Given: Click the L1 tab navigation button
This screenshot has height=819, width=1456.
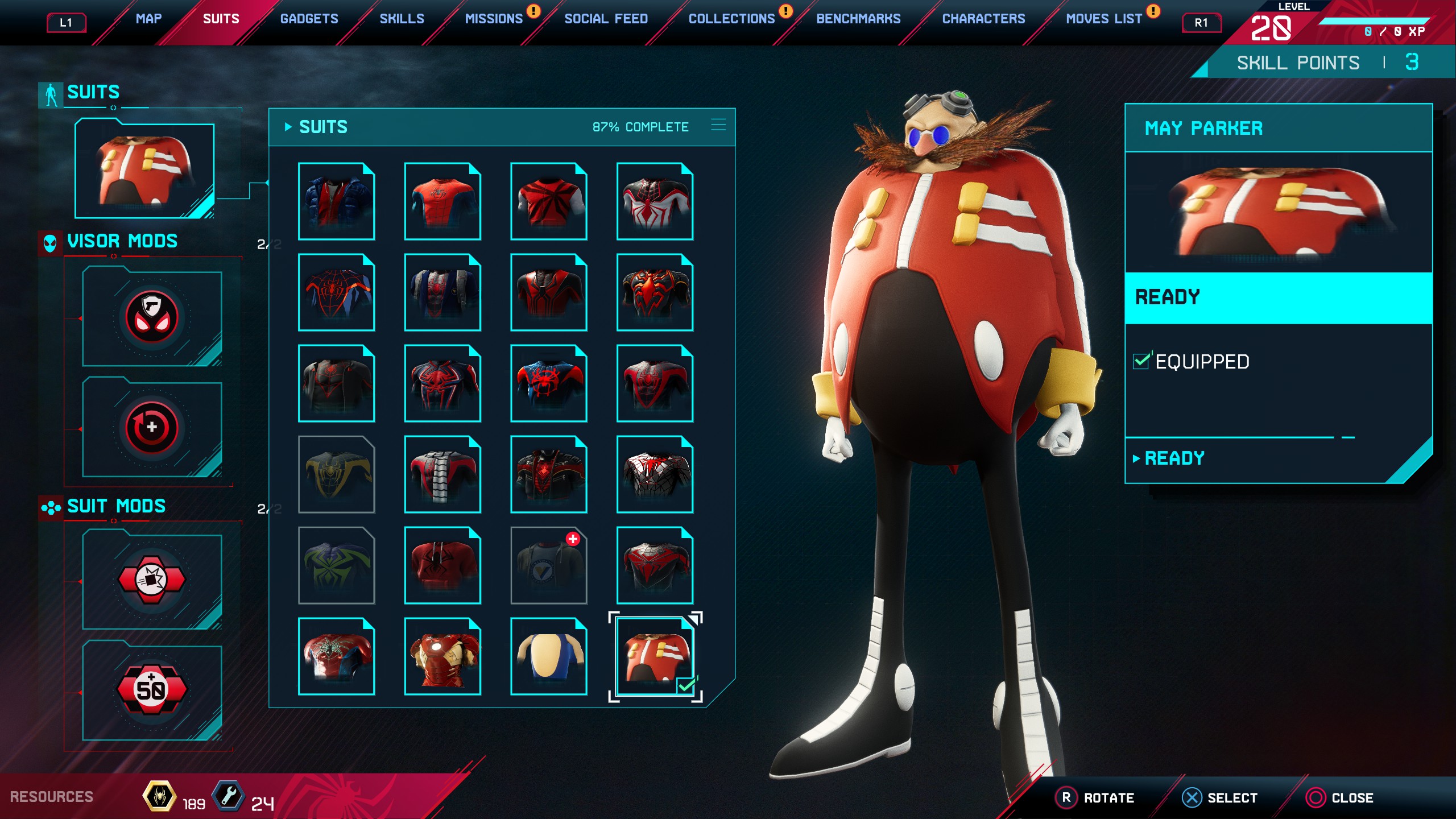Looking at the screenshot, I should pos(66,23).
